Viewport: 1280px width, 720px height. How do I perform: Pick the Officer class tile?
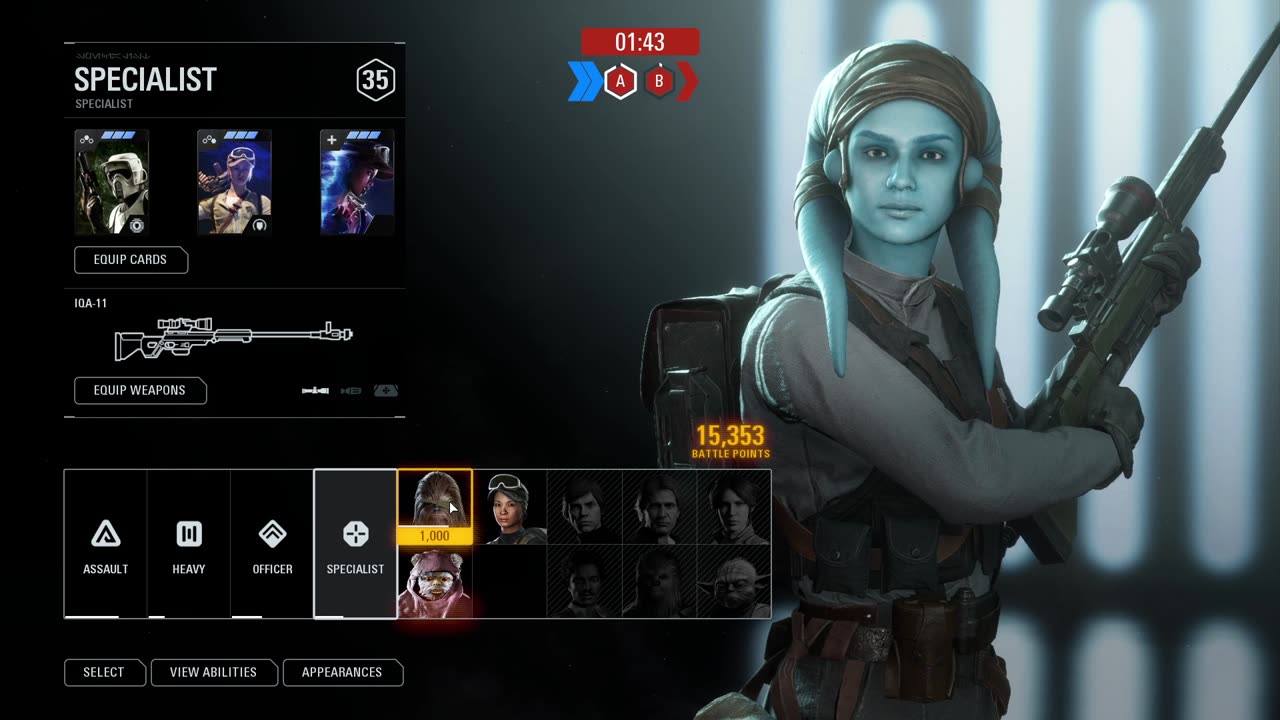pyautogui.click(x=272, y=544)
